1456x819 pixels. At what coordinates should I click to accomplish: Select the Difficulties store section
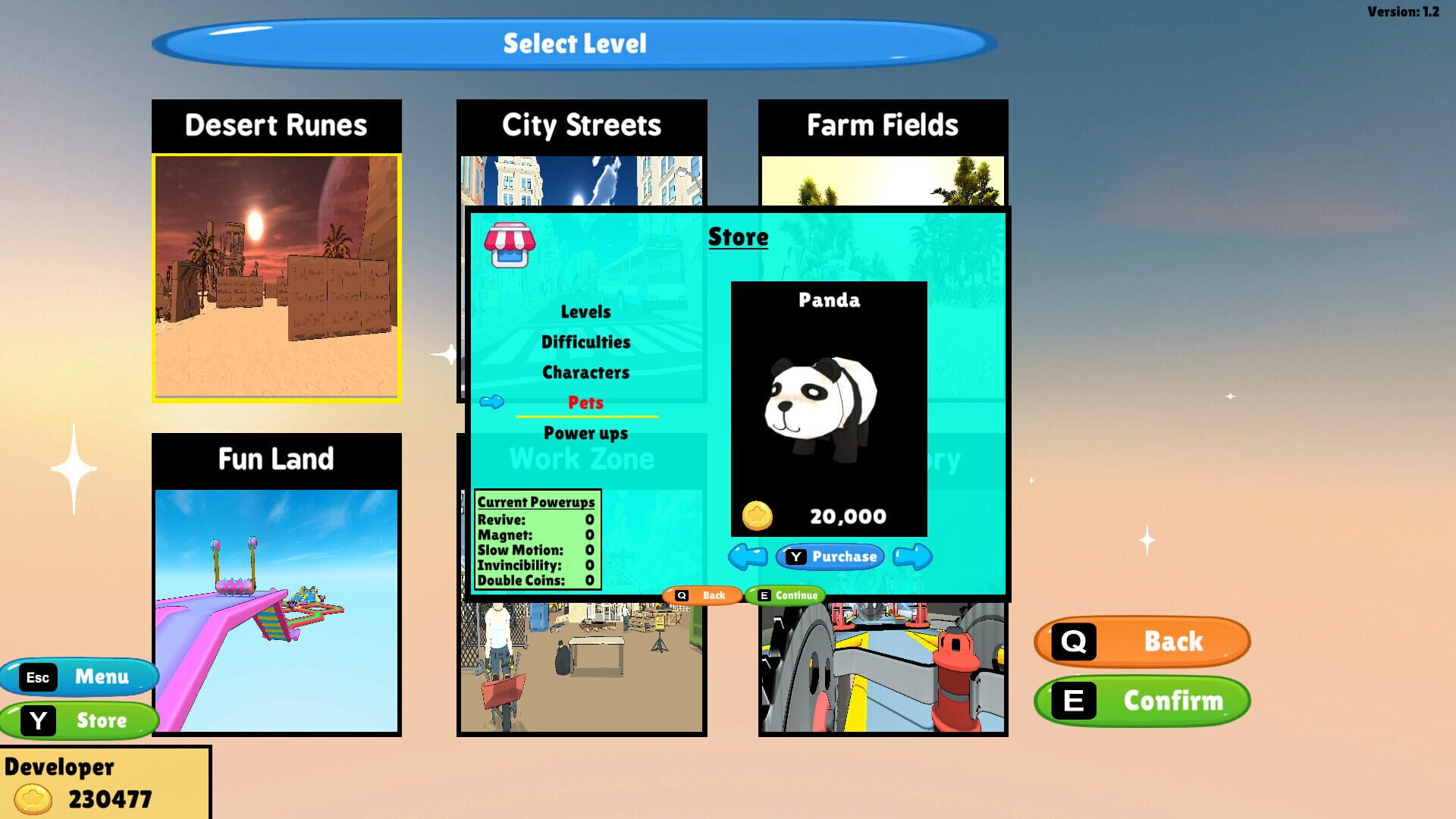pyautogui.click(x=585, y=341)
